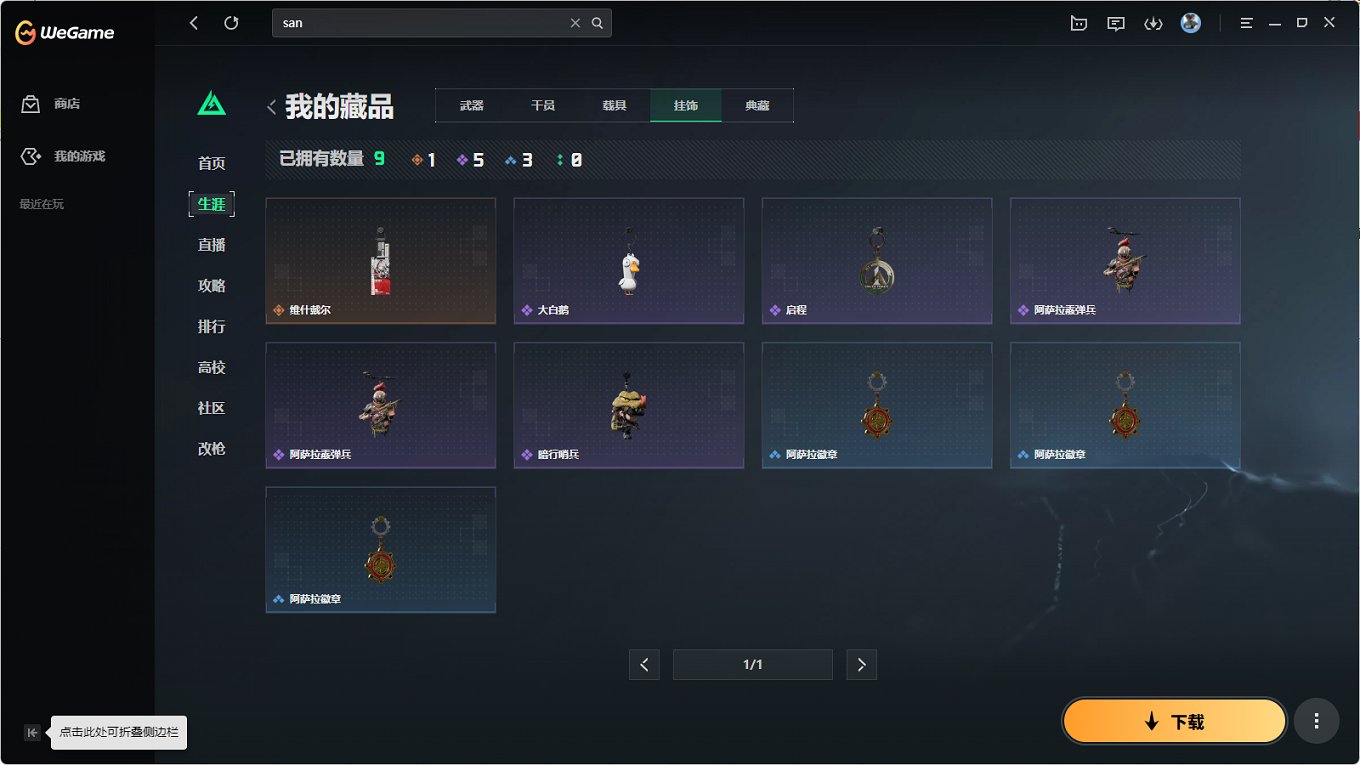Click the cat-face game library icon
Image resolution: width=1360 pixels, height=765 pixels.
(1079, 22)
